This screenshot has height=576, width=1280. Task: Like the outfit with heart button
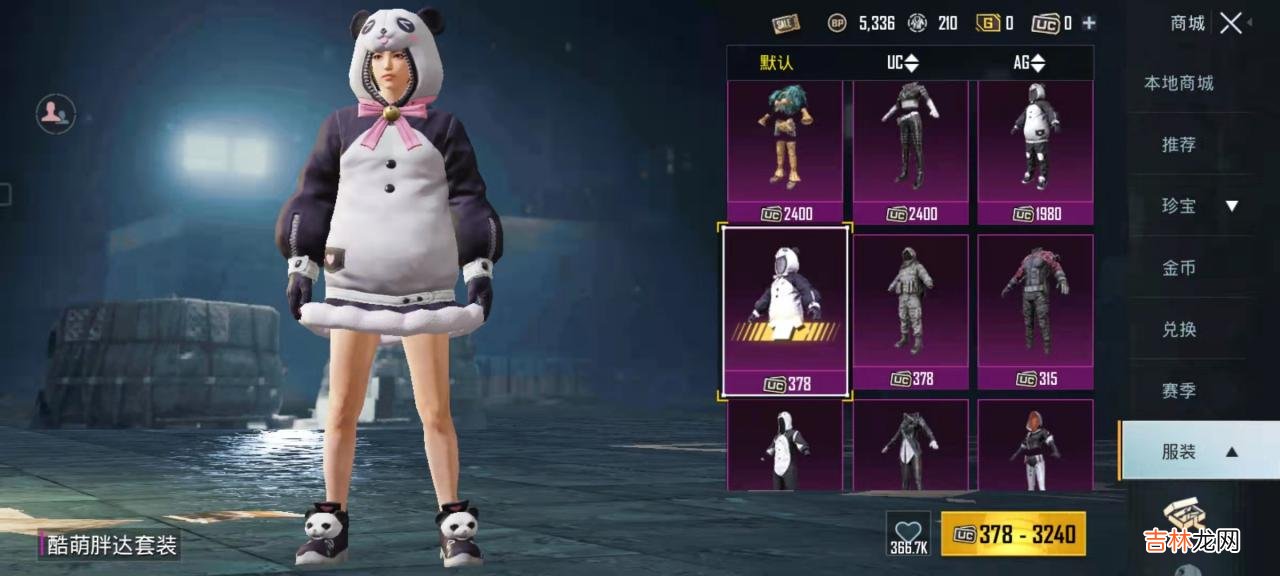(x=908, y=534)
